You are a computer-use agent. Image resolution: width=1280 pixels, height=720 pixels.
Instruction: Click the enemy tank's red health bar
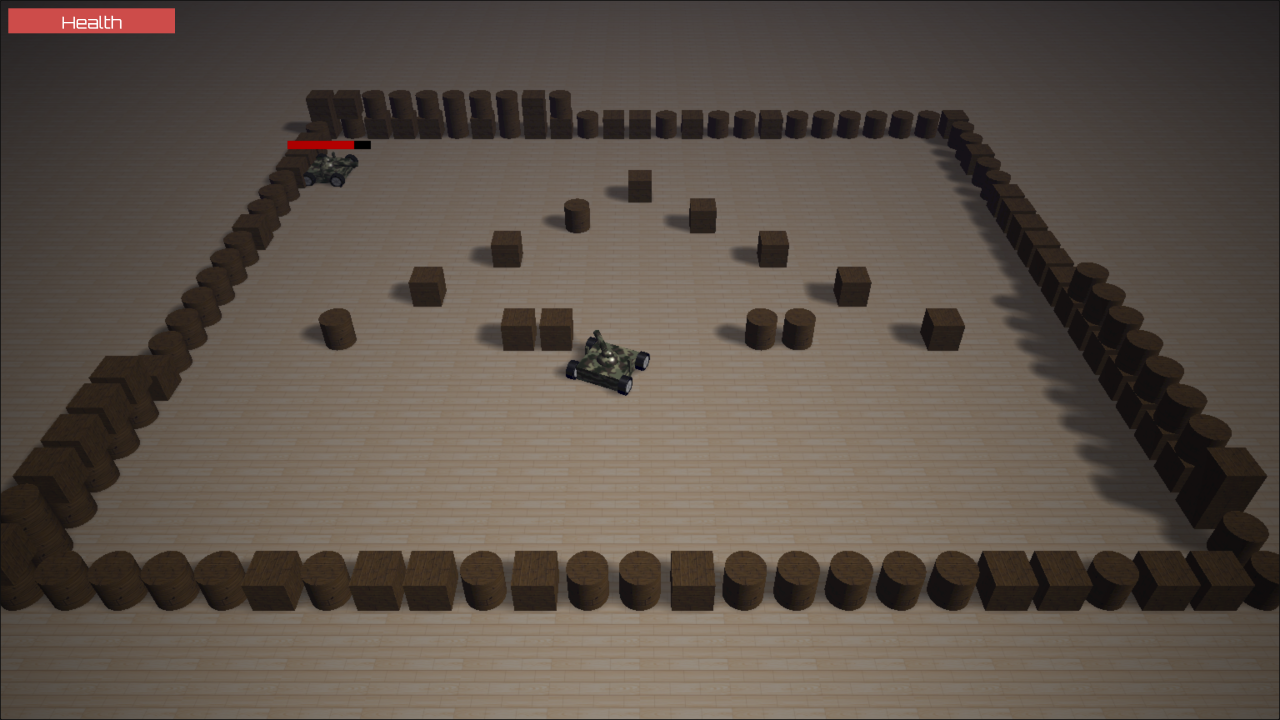(318, 144)
